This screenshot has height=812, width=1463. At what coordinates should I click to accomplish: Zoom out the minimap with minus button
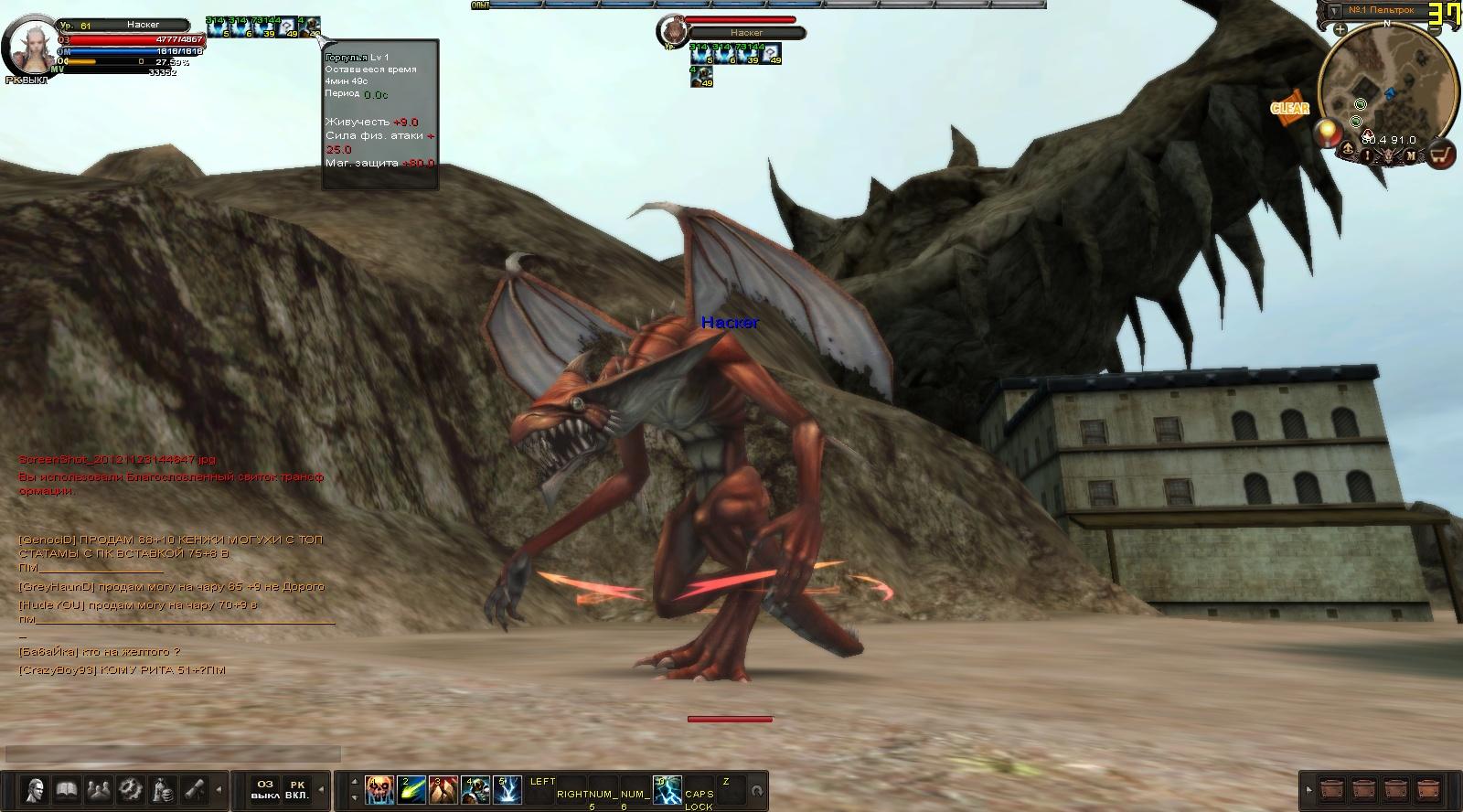(x=1435, y=30)
